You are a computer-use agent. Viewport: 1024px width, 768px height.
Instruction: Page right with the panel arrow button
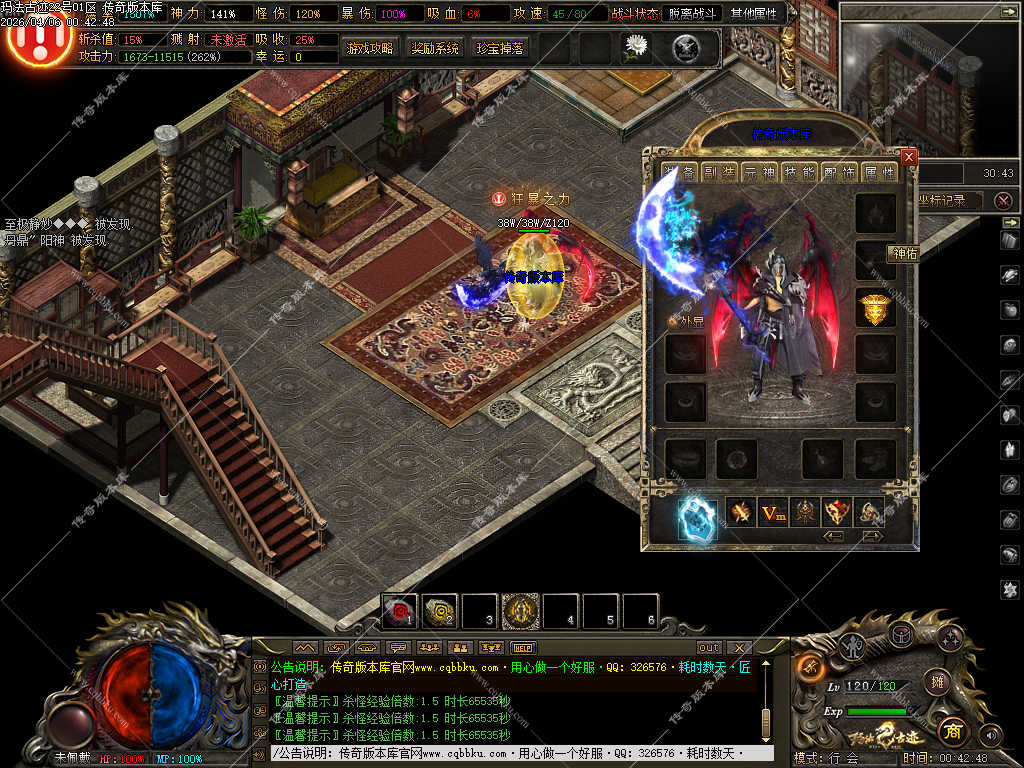872,536
